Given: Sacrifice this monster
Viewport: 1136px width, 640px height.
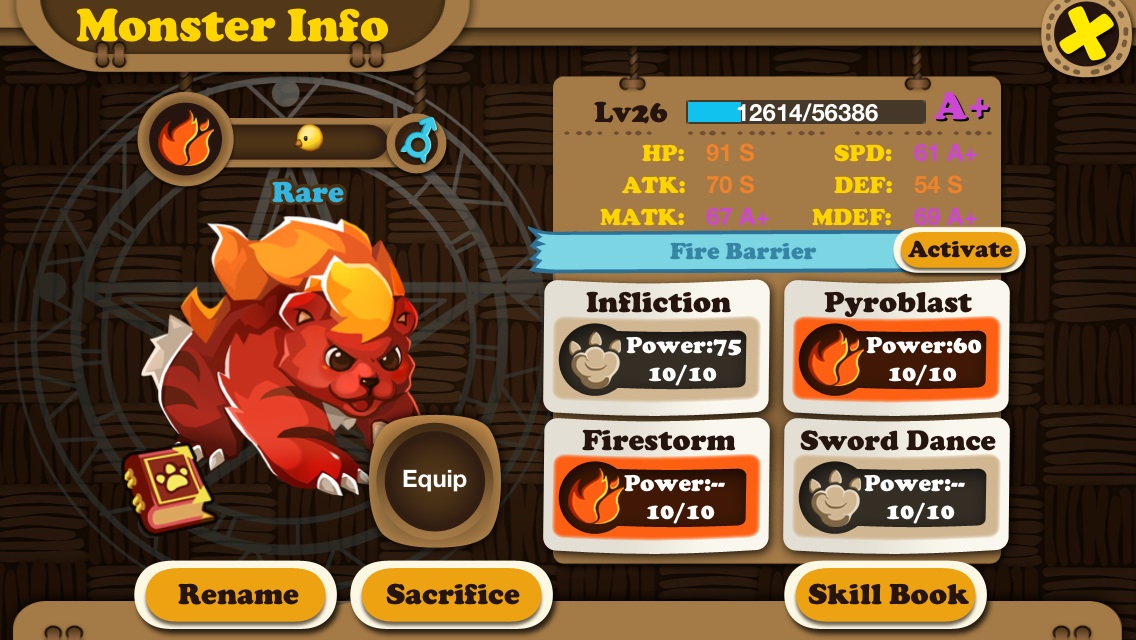Looking at the screenshot, I should click(452, 595).
